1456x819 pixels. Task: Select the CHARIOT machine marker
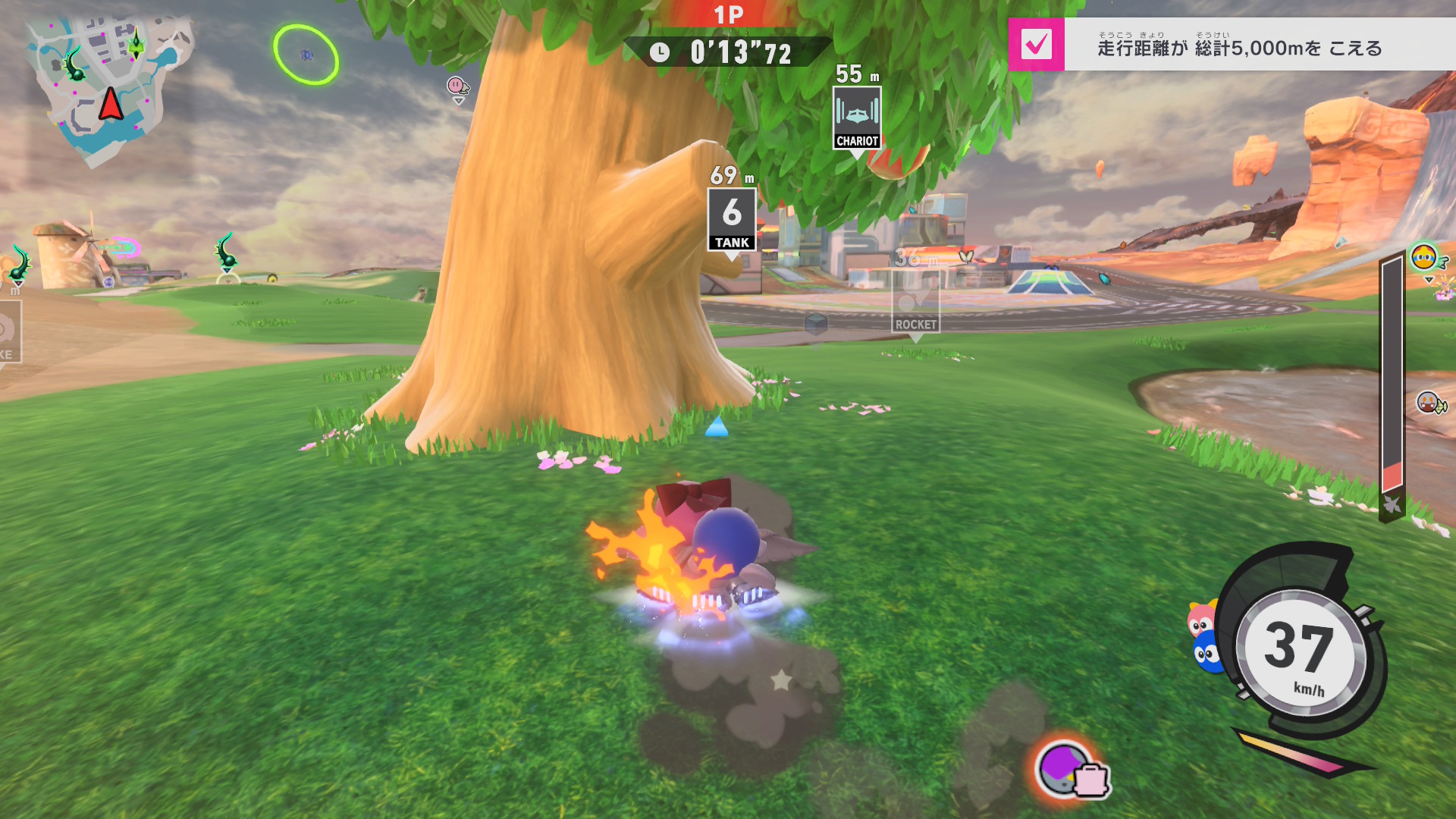857,118
